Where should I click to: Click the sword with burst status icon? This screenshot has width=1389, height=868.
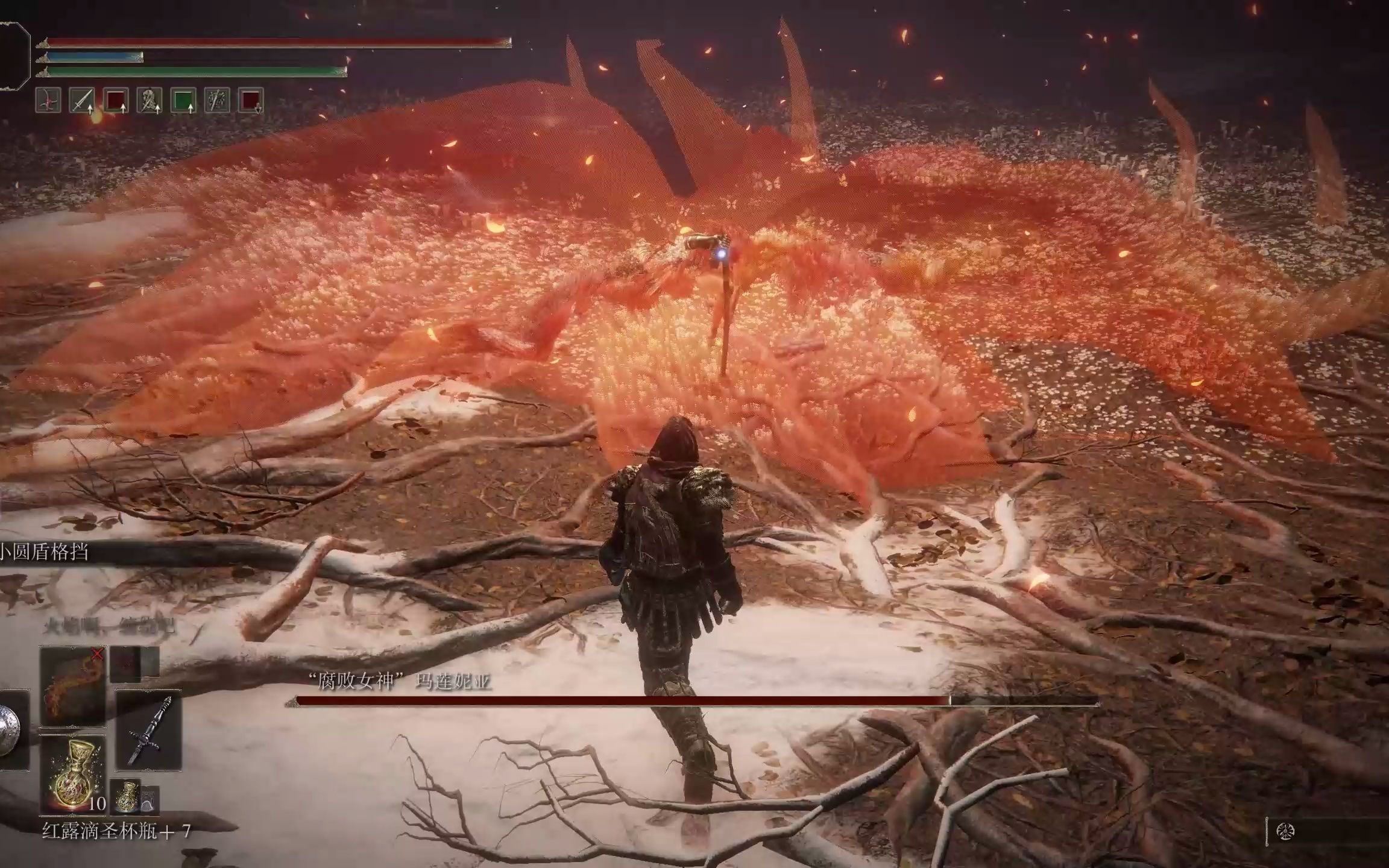(216, 101)
